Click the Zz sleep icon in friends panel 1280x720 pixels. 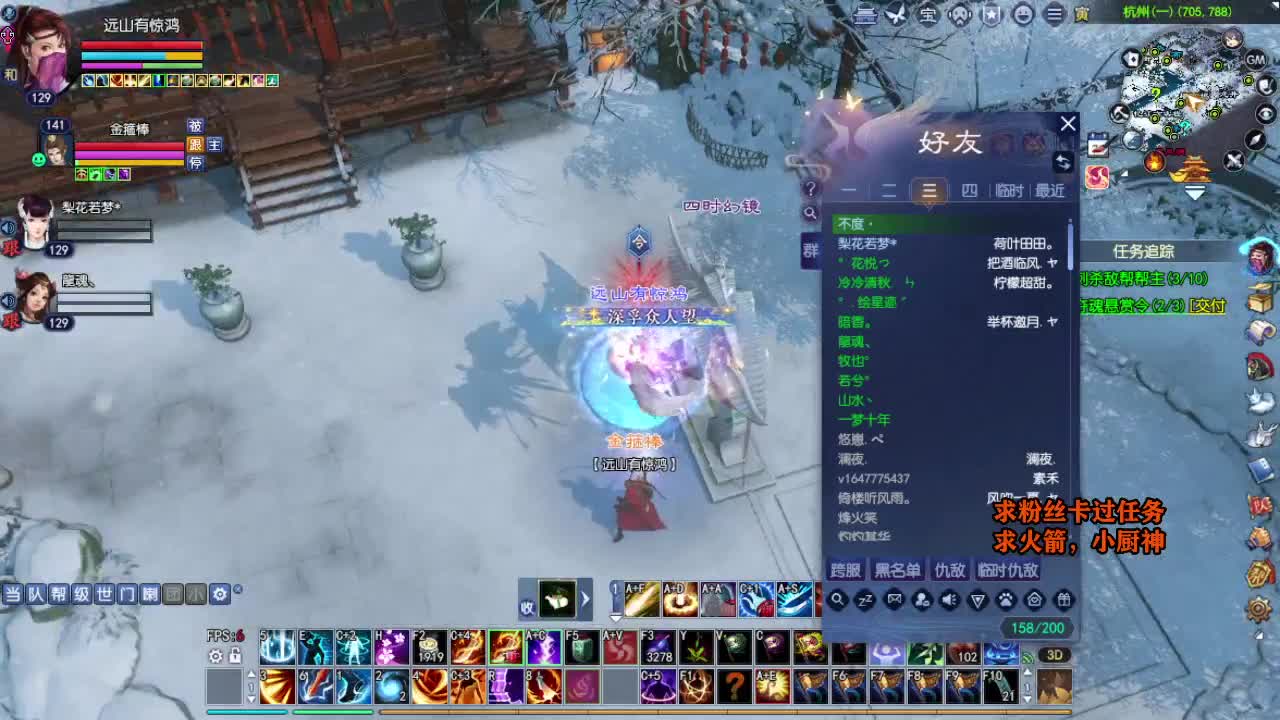click(x=864, y=600)
